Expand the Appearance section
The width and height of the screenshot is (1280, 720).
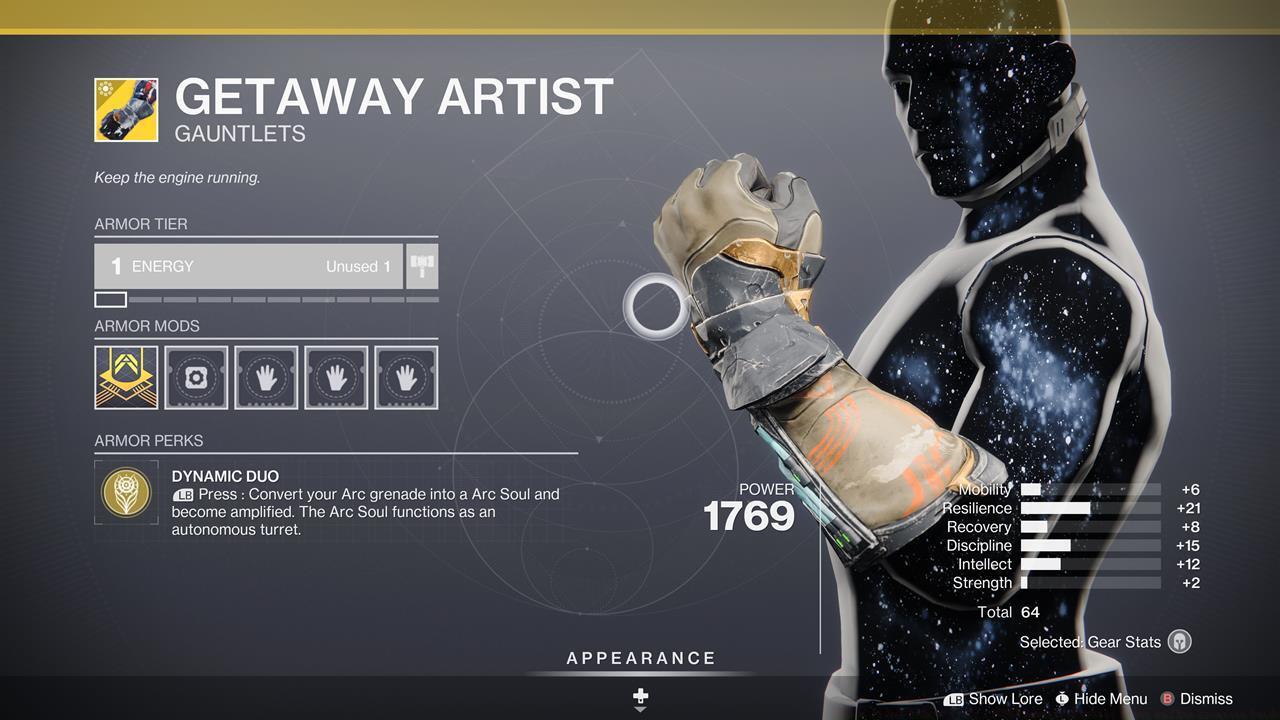click(x=640, y=658)
